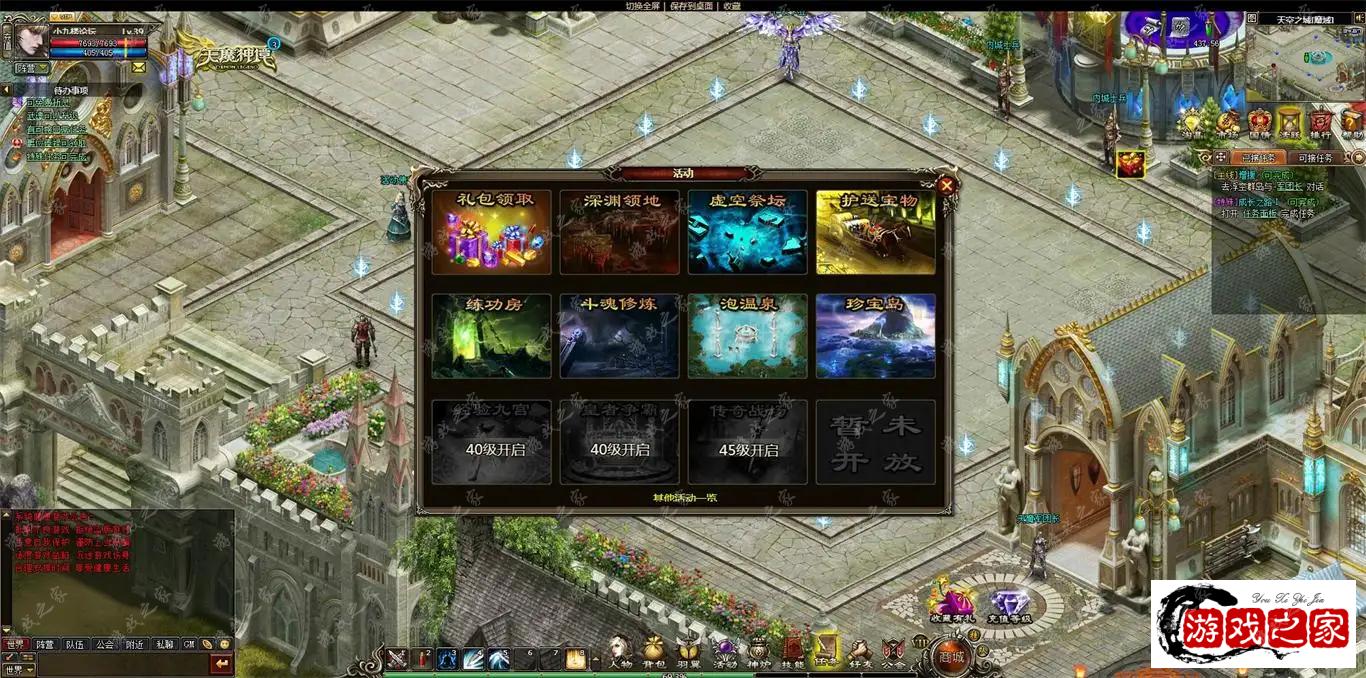Select the 深渊领地 activity tile
The width and height of the screenshot is (1366, 678).
(619, 232)
